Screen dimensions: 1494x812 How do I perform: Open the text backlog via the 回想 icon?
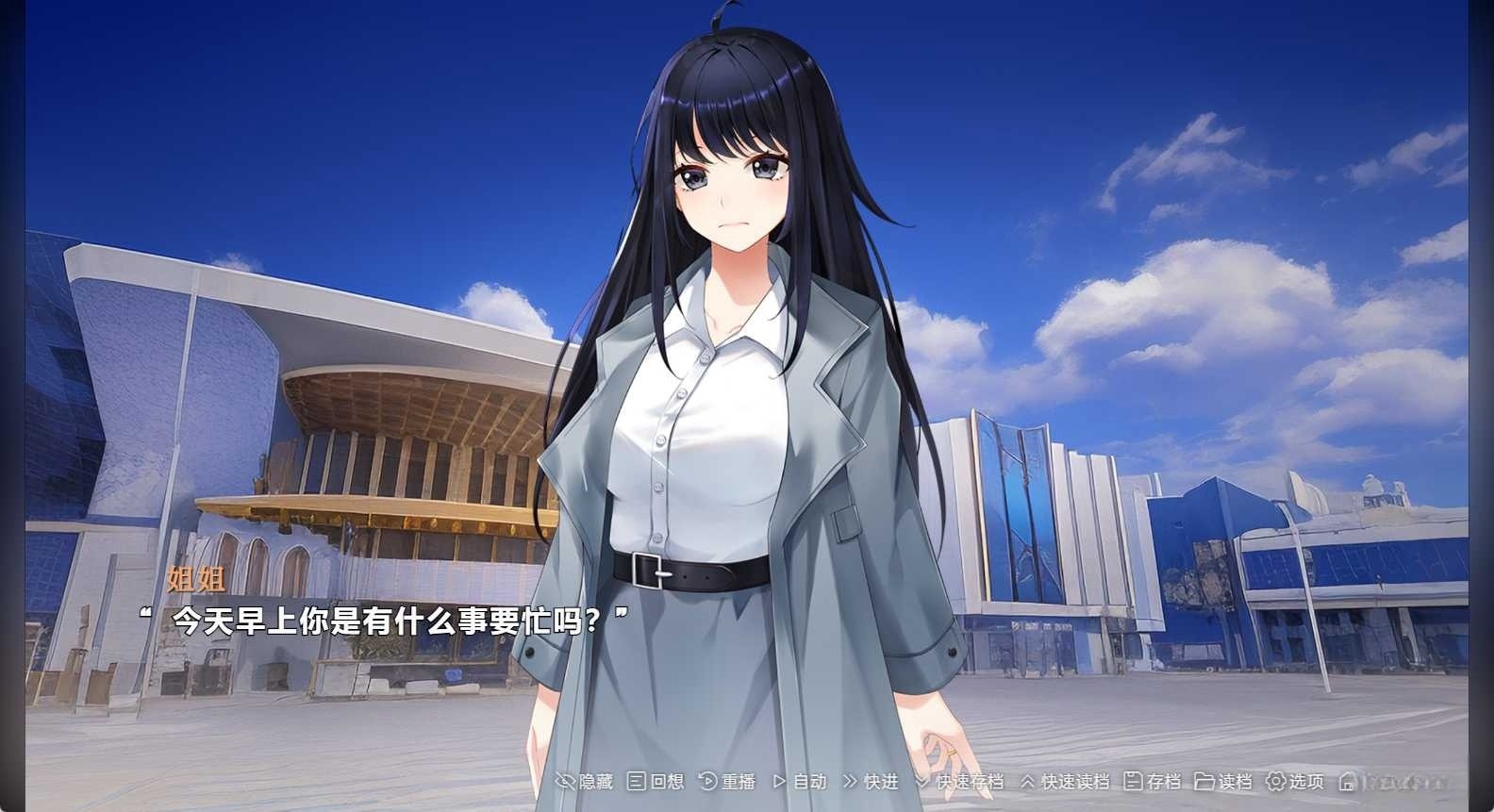coord(636,782)
